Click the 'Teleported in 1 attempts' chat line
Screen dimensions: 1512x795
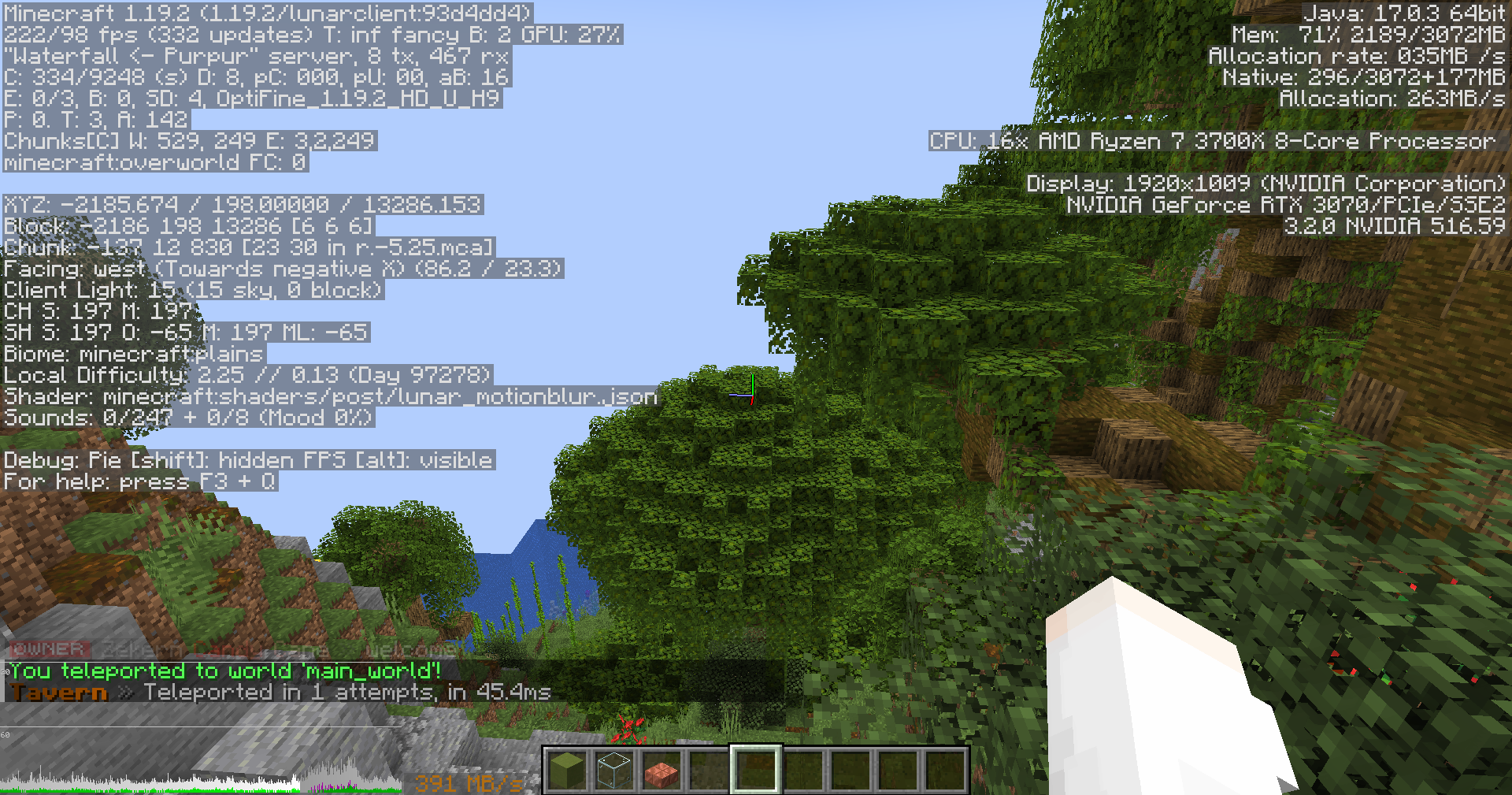point(339,693)
